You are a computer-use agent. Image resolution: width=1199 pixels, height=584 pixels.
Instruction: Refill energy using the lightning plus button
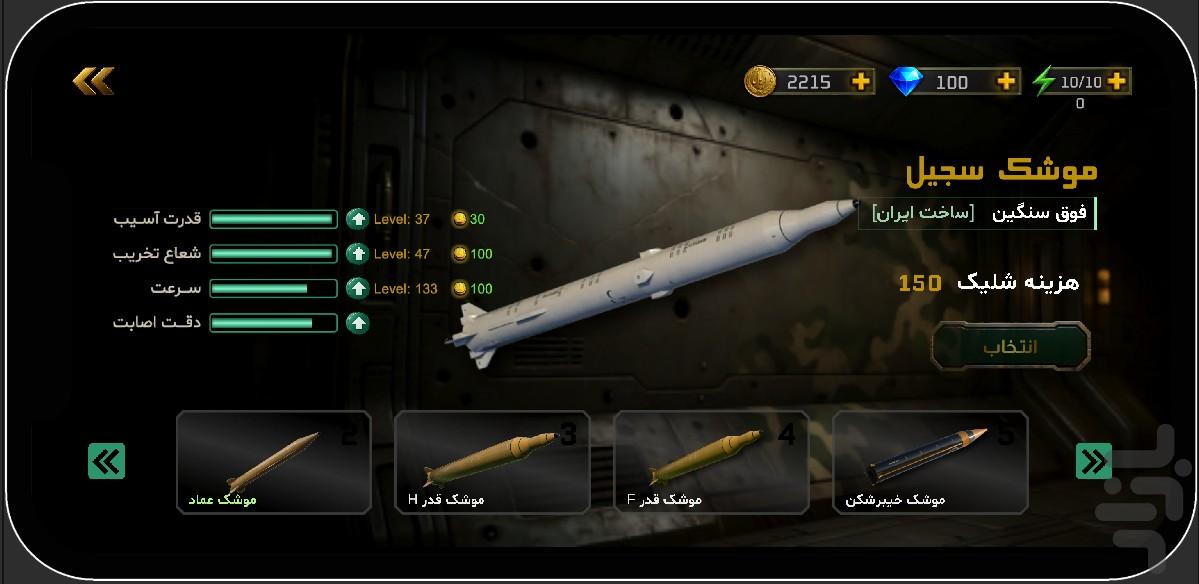(x=1117, y=82)
